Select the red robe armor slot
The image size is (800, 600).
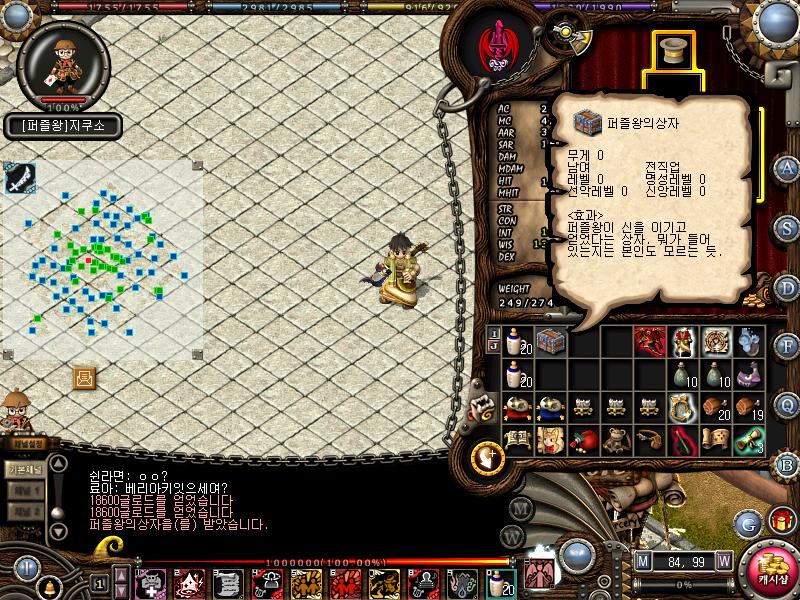pyautogui.click(x=684, y=342)
